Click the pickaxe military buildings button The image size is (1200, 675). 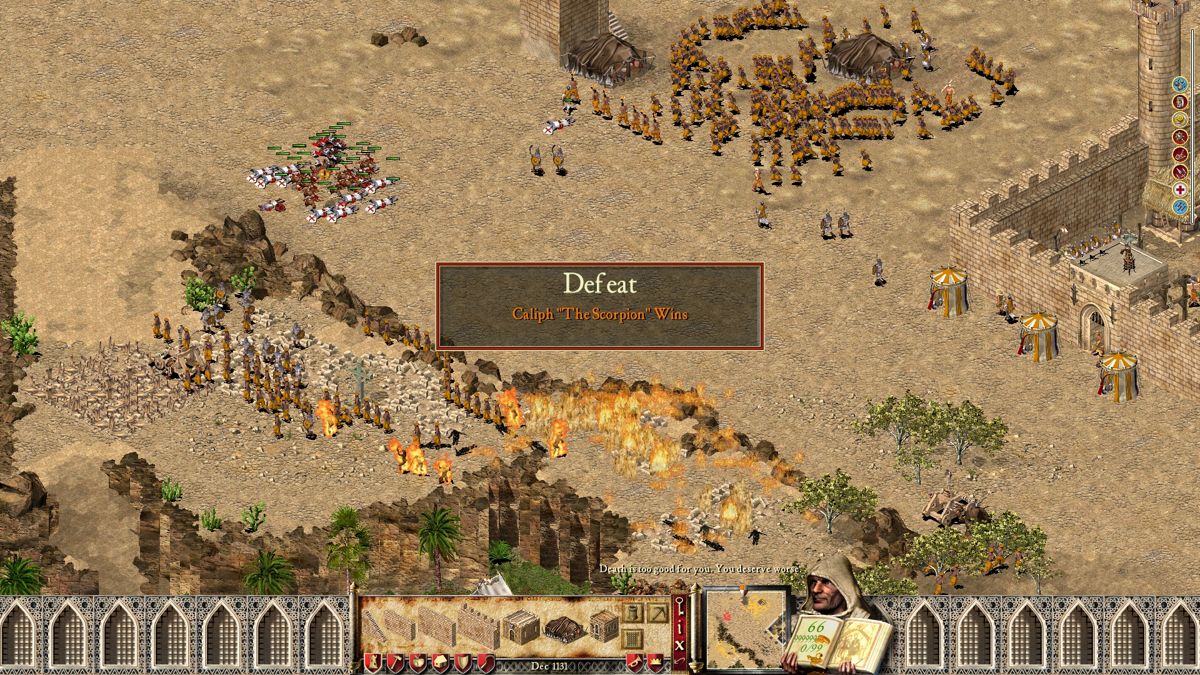656,613
